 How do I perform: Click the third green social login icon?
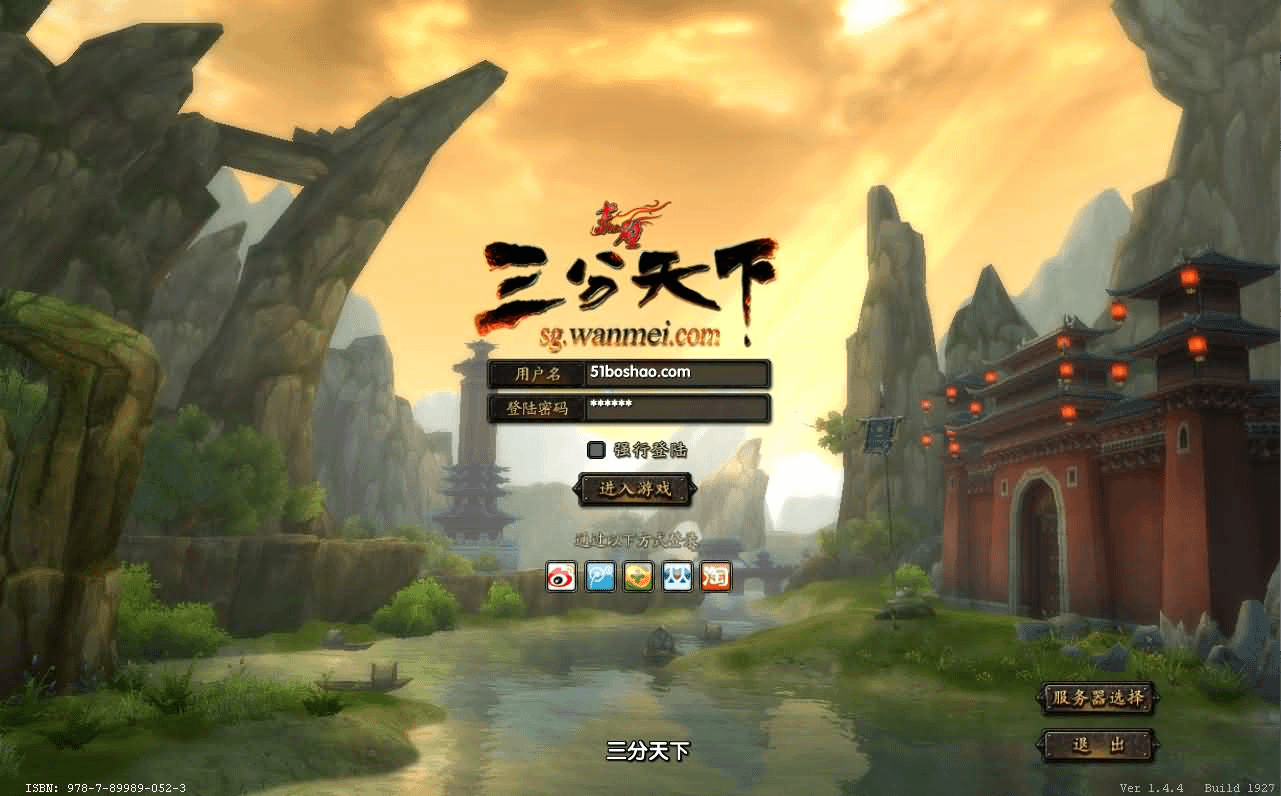(638, 577)
